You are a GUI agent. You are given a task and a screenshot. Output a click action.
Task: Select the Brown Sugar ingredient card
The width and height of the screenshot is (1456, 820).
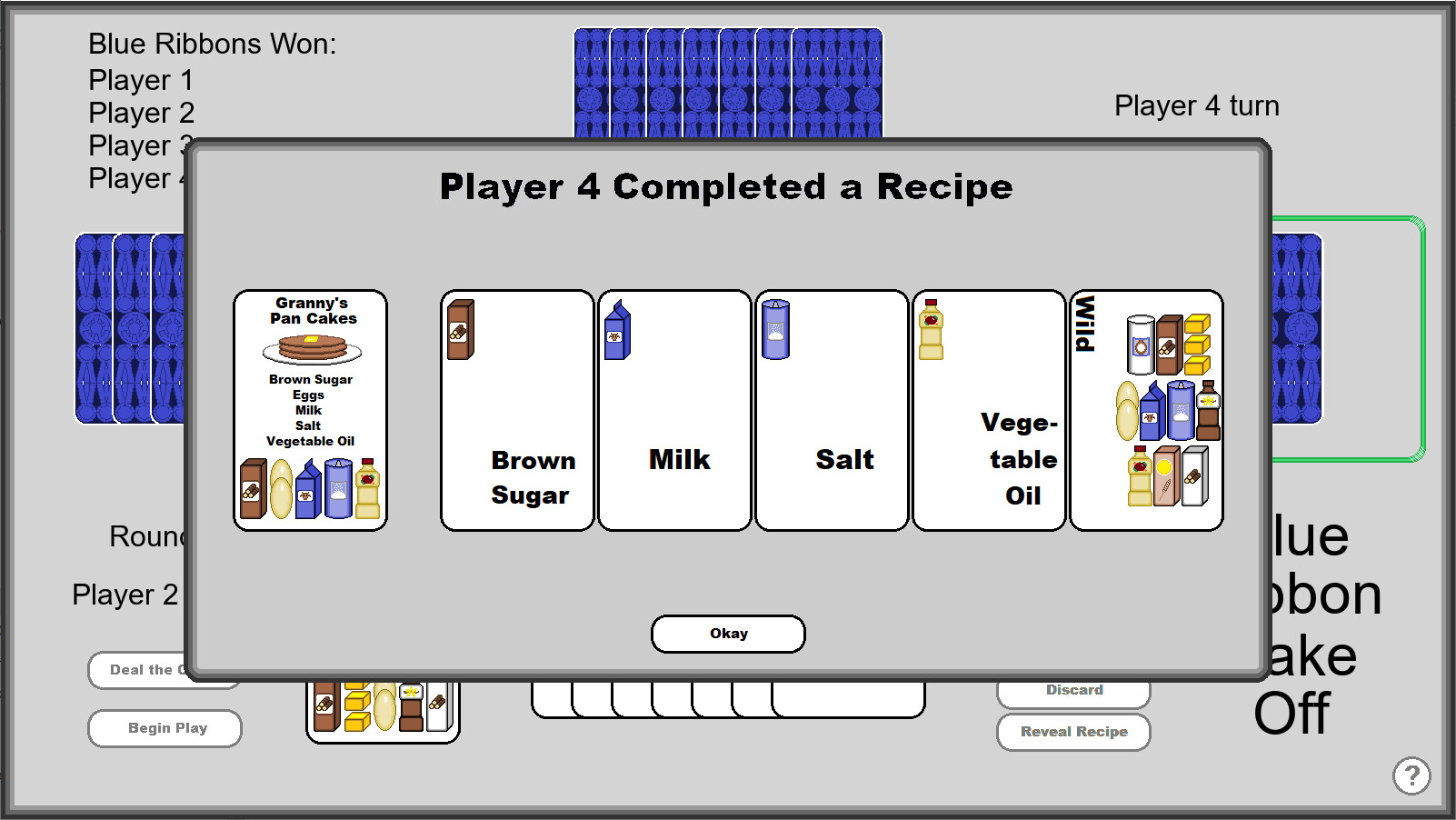click(x=516, y=409)
